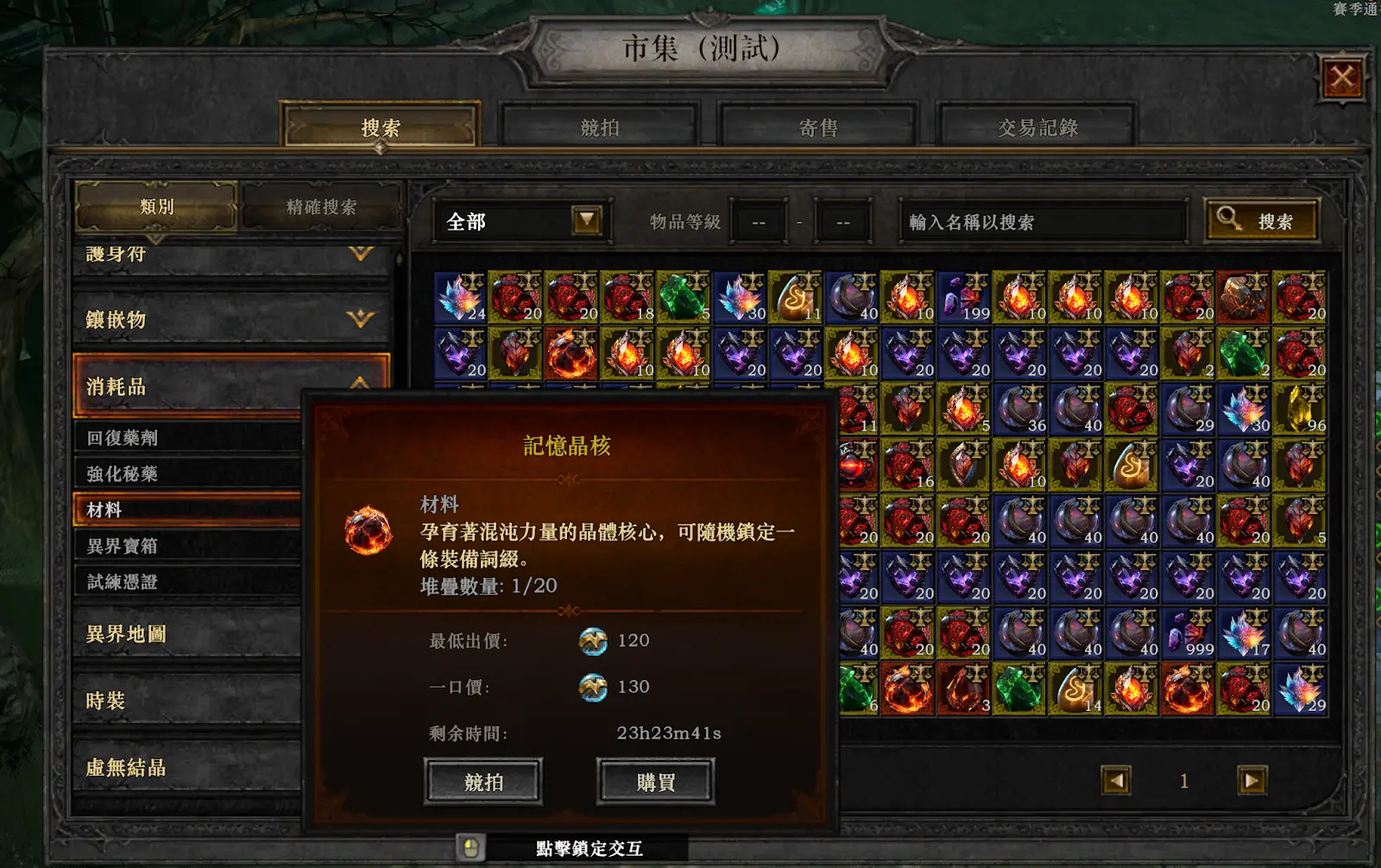Screen dimensions: 1381x868
Task: Click the item name search field
Action: click(1041, 223)
